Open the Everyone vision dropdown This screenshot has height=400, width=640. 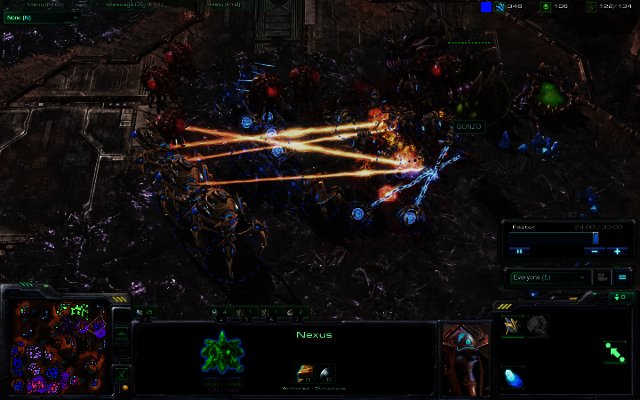coord(548,277)
